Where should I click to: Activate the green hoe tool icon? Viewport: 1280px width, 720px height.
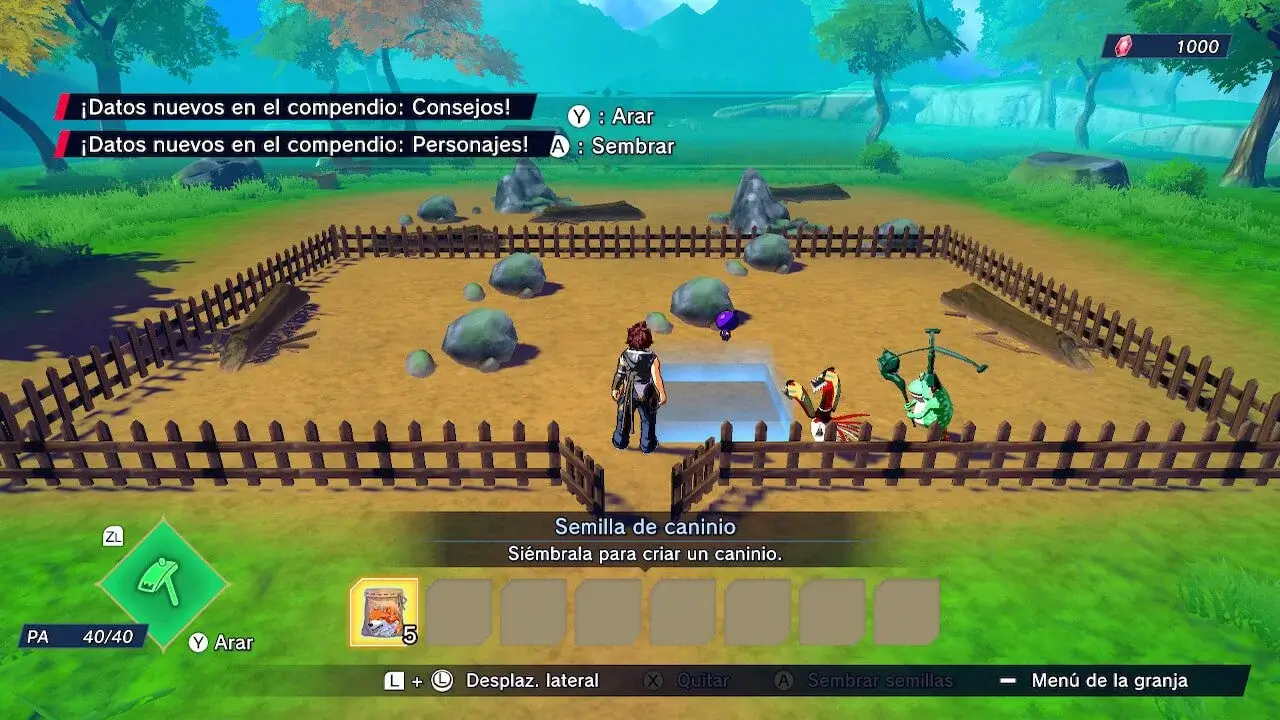pyautogui.click(x=162, y=583)
